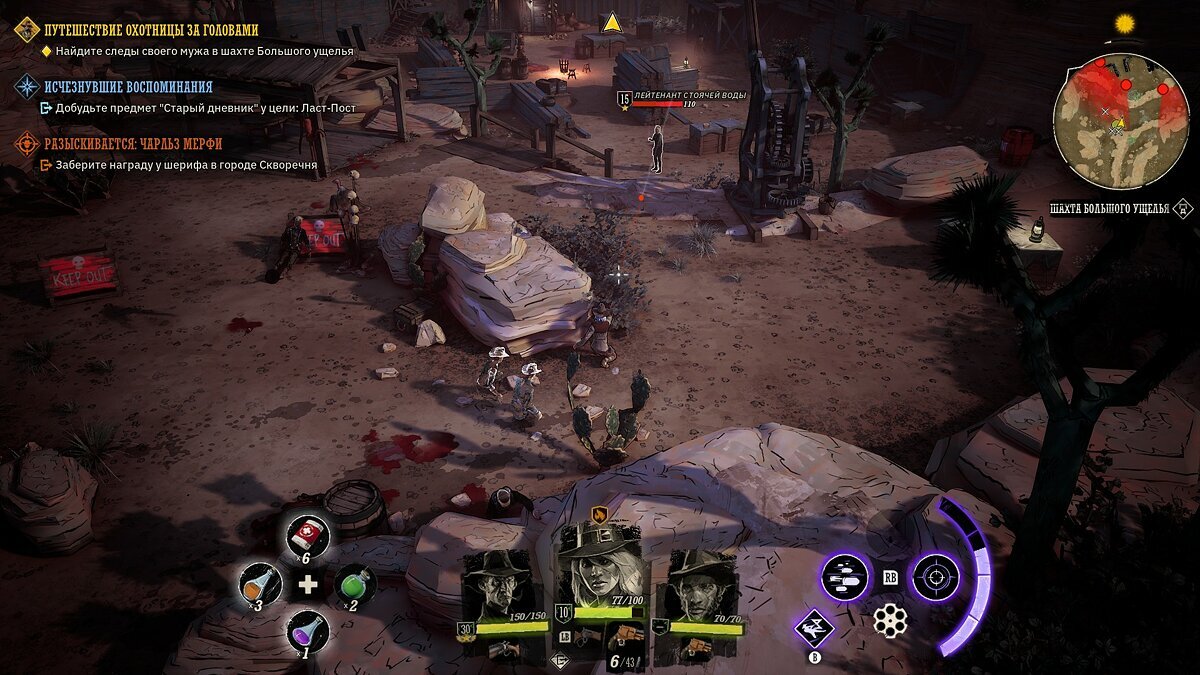Use the orange flask with 3 remaining
The image size is (1200, 675).
260,584
